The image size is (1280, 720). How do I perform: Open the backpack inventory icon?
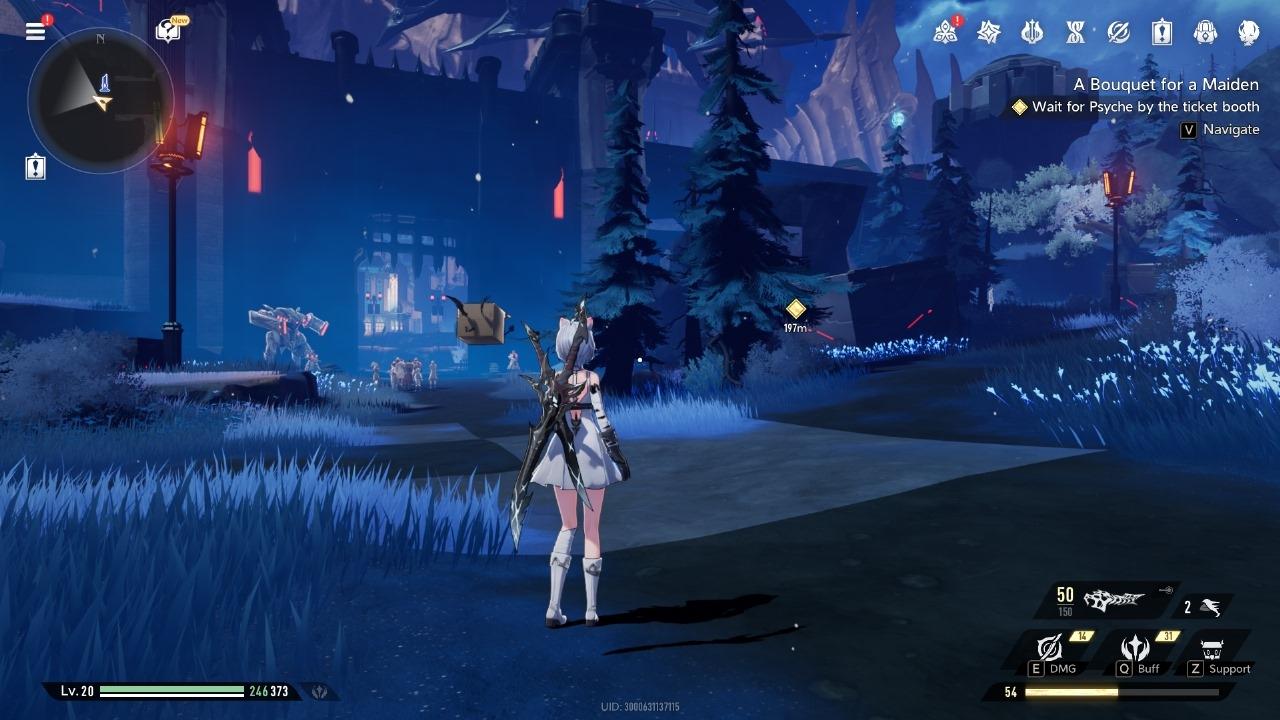pos(1205,32)
